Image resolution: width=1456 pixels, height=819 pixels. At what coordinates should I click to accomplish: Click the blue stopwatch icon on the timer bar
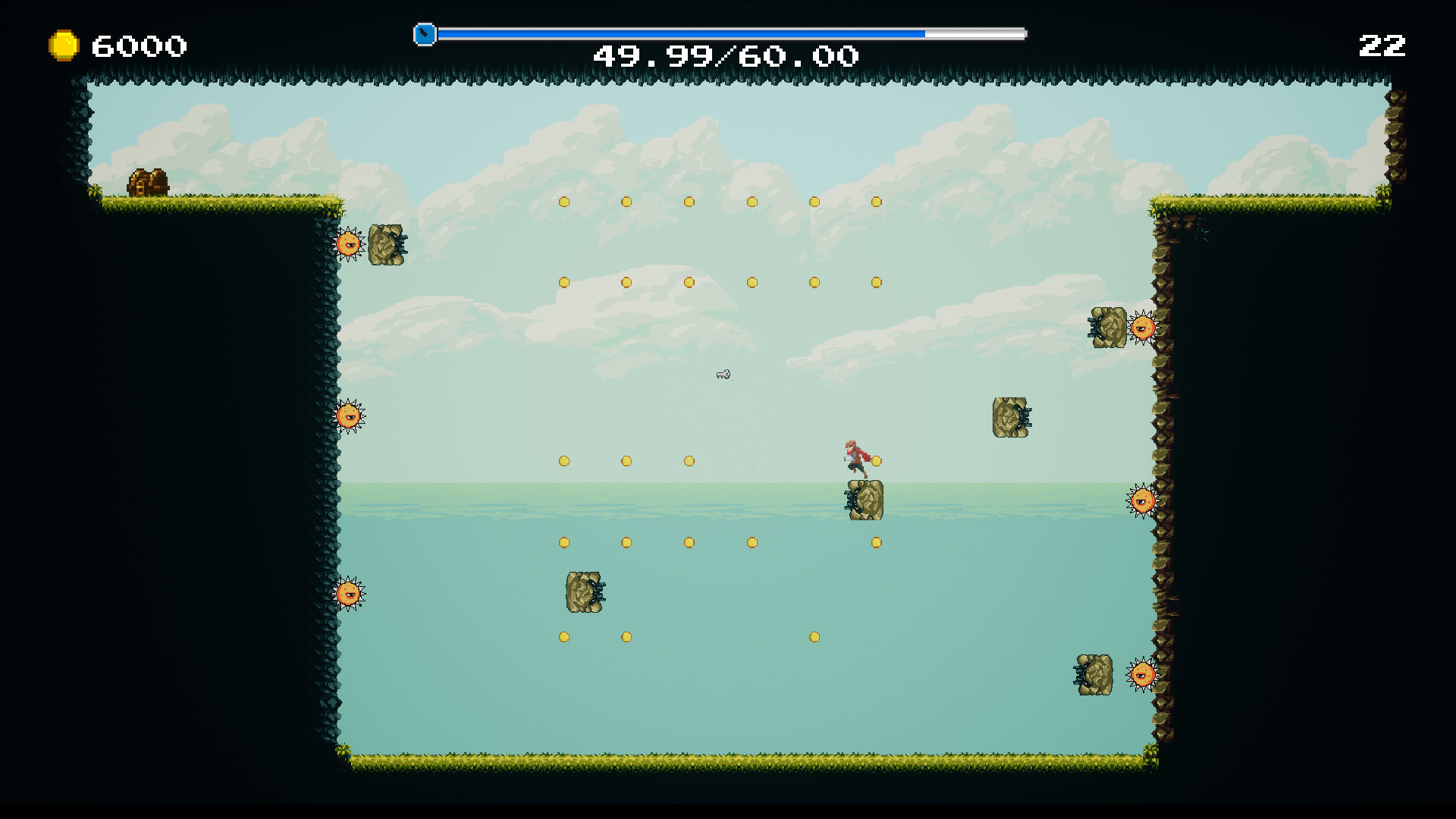[425, 33]
